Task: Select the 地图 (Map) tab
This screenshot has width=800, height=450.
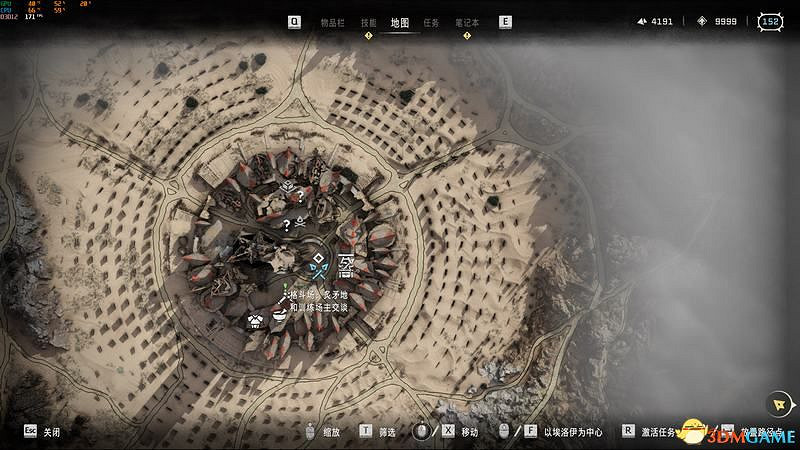Action: (399, 21)
